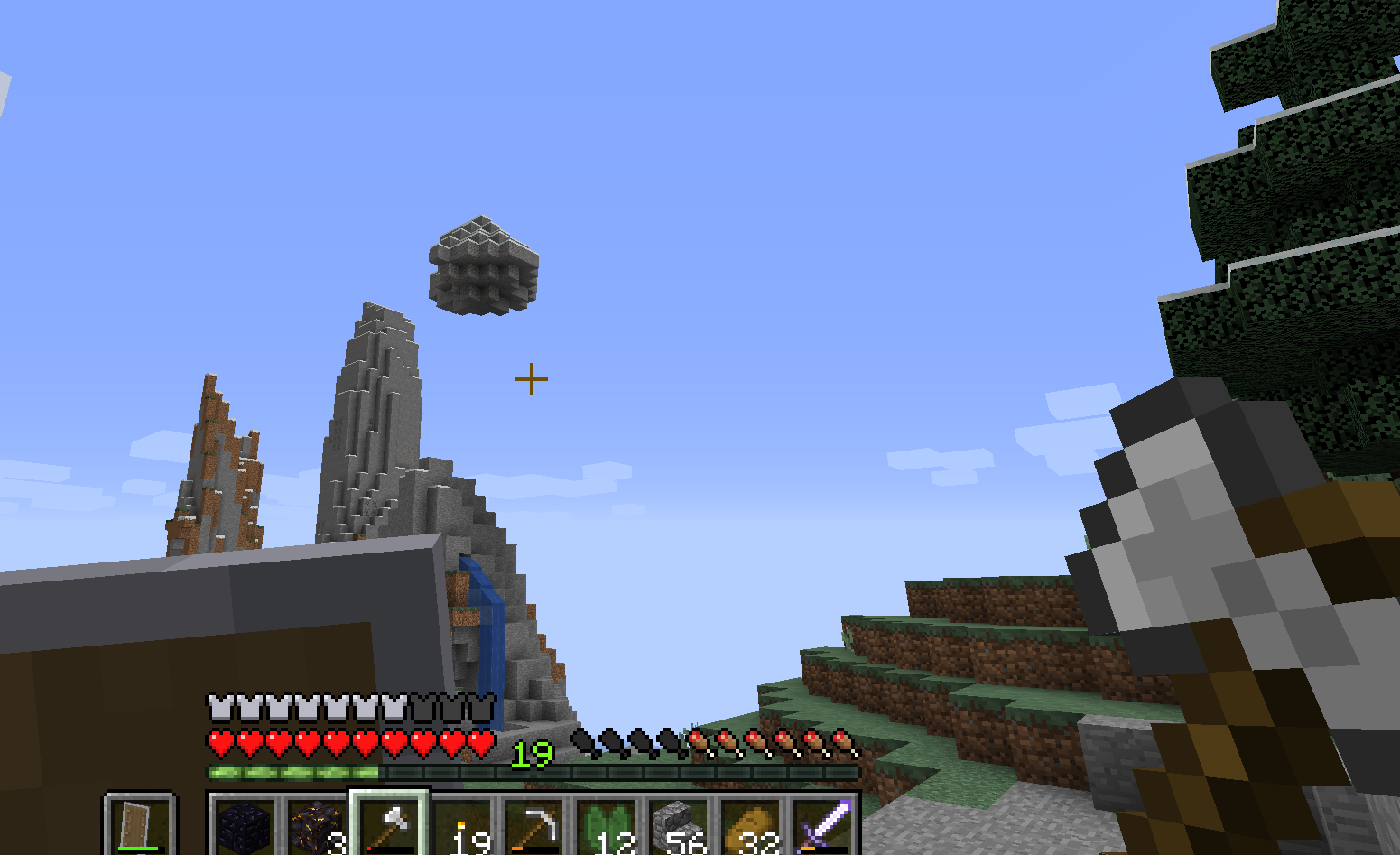Pick the torch stack of 19
Image resolution: width=1400 pixels, height=855 pixels.
click(x=461, y=826)
